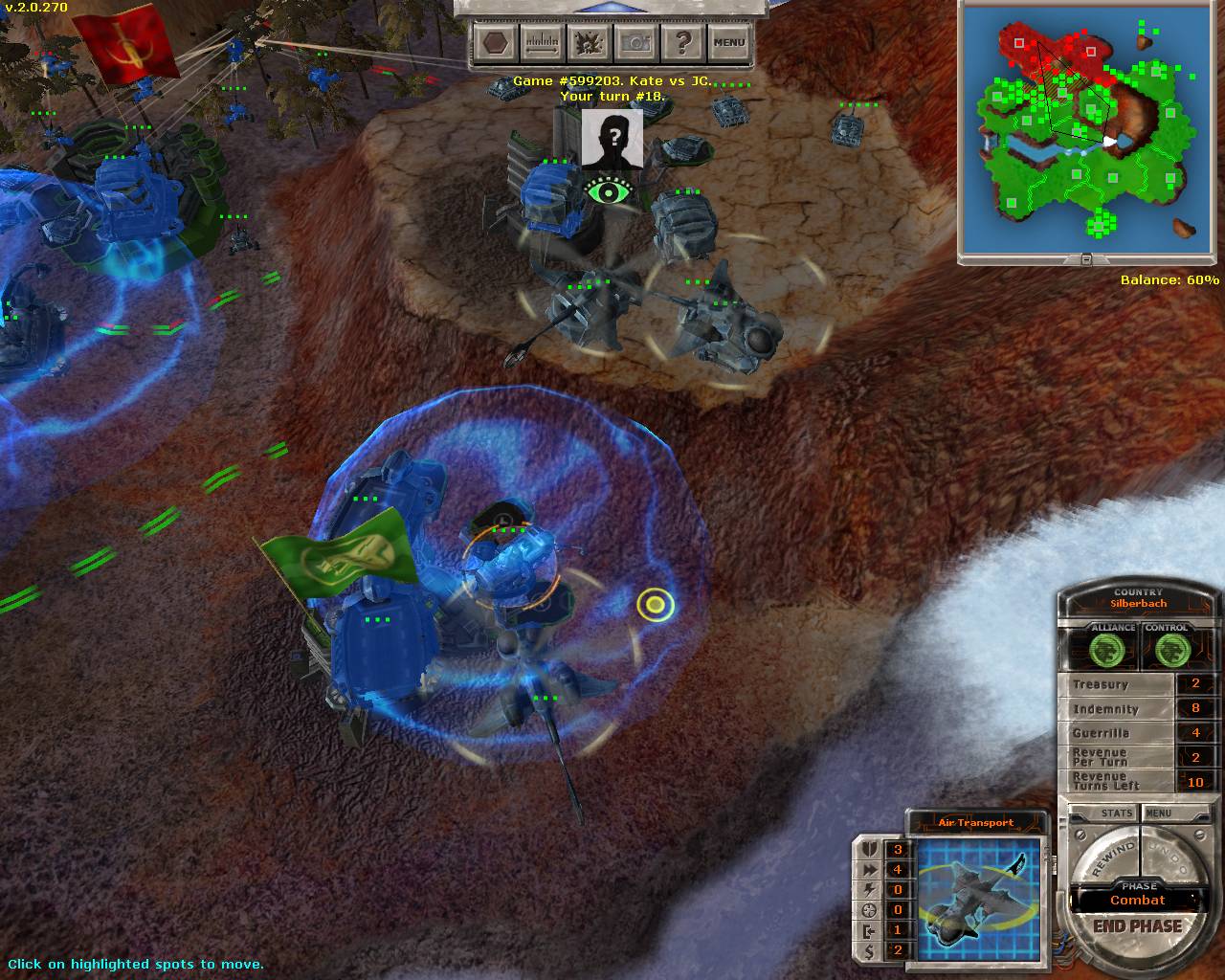
Task: Minimize the minimap using its bottom handle
Action: tap(1086, 259)
